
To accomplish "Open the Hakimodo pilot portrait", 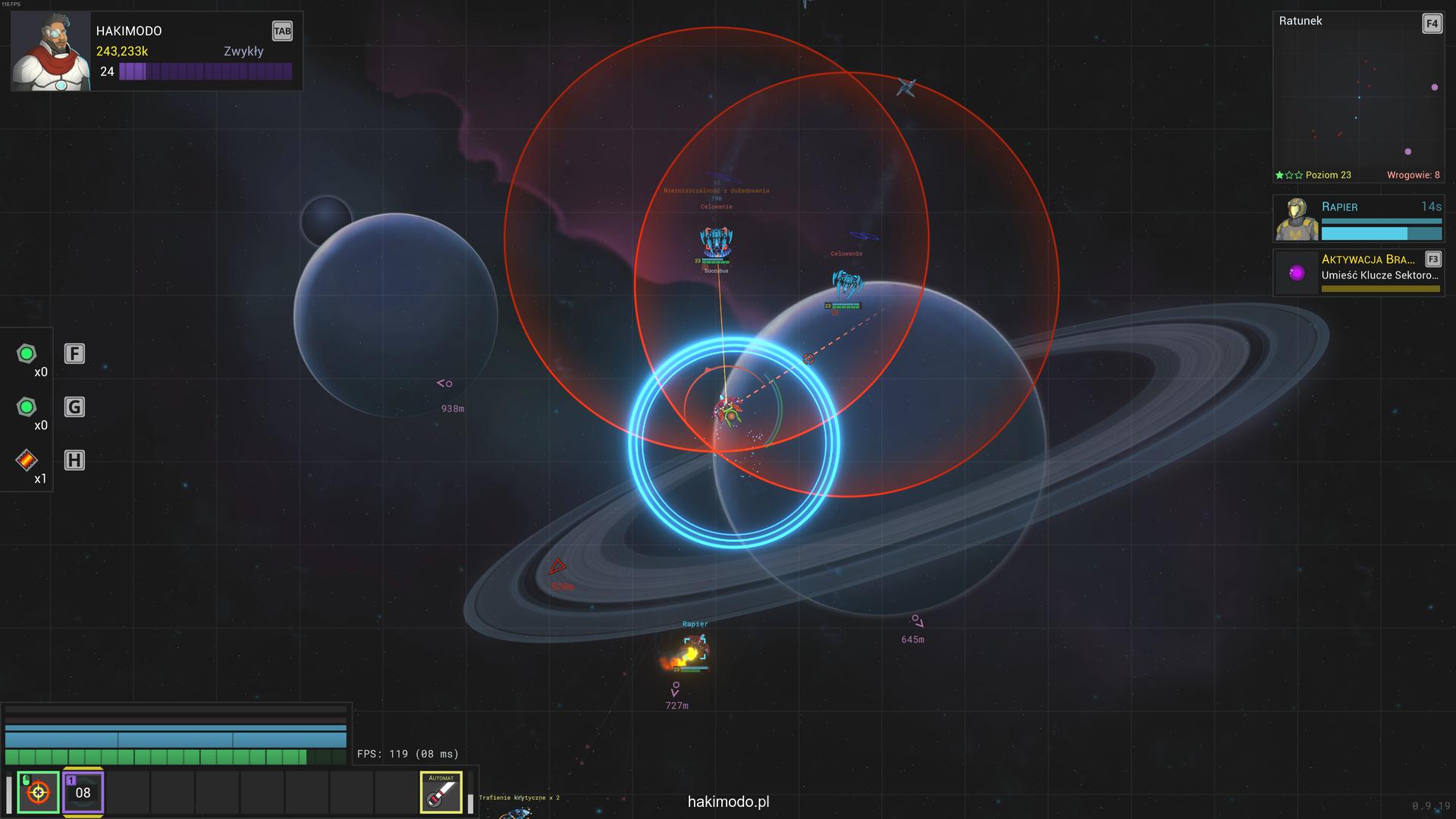I will coord(50,52).
